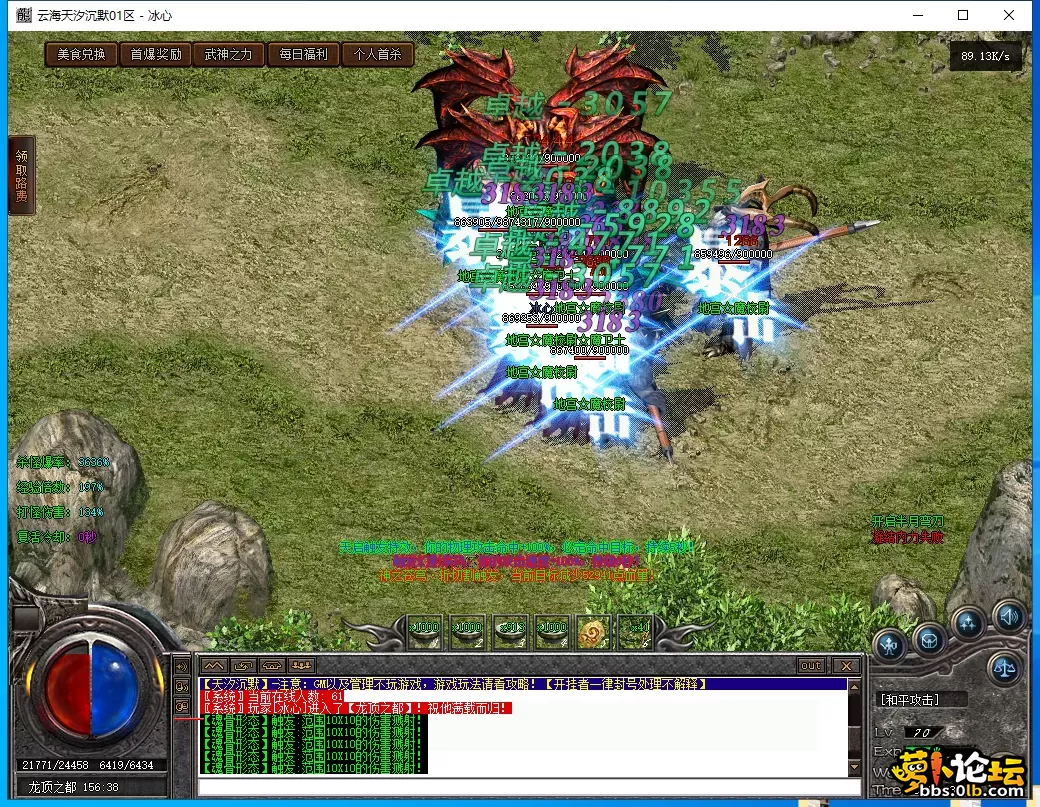Click the chat panel's 'out' button
This screenshot has height=807, width=1040.
click(811, 665)
